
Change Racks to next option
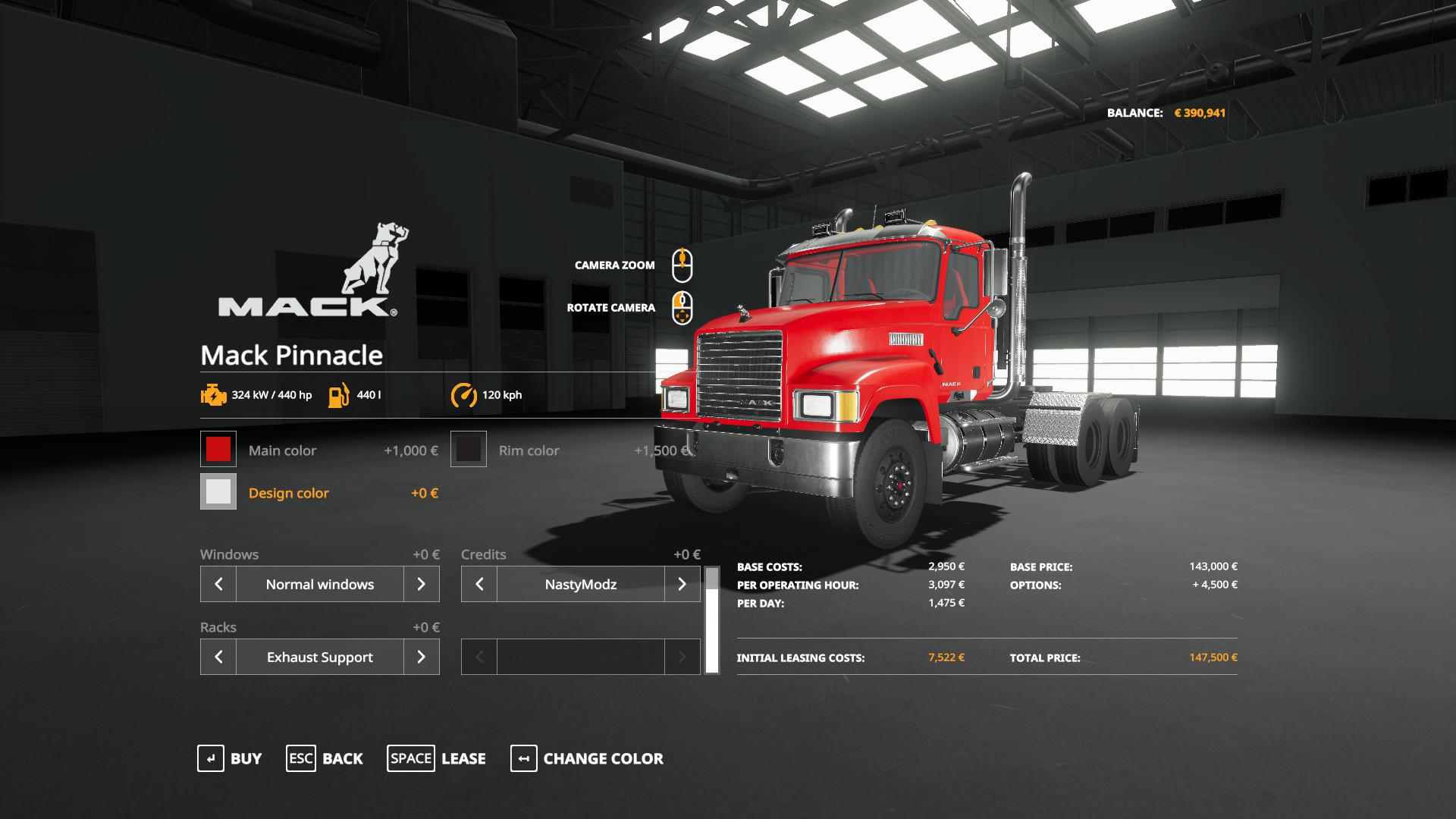tap(421, 657)
